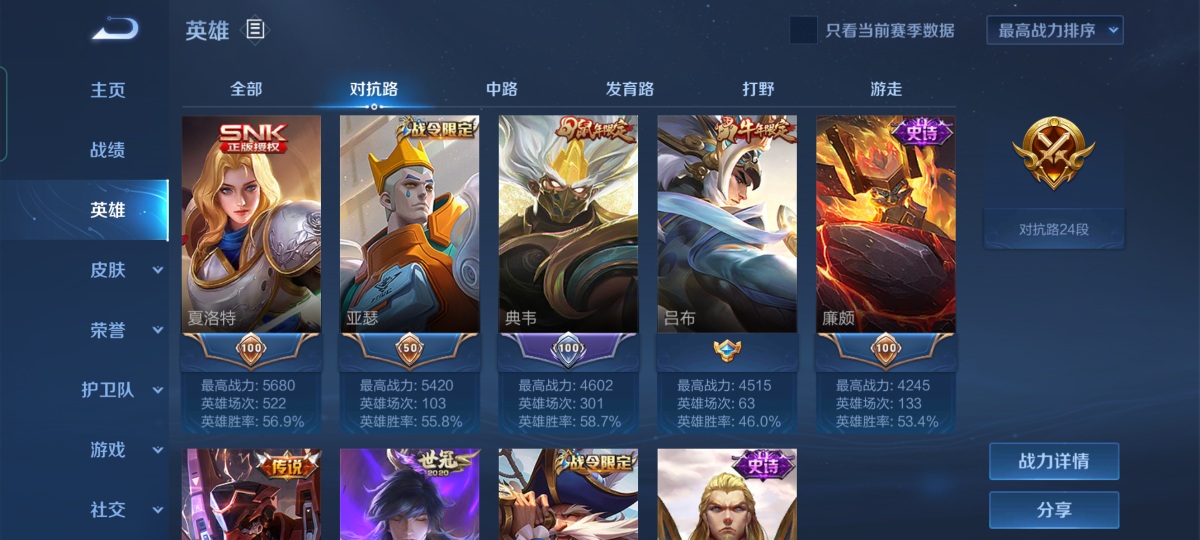Switch to the 中路 mid lane tab
This screenshot has width=1200, height=540.
click(502, 89)
